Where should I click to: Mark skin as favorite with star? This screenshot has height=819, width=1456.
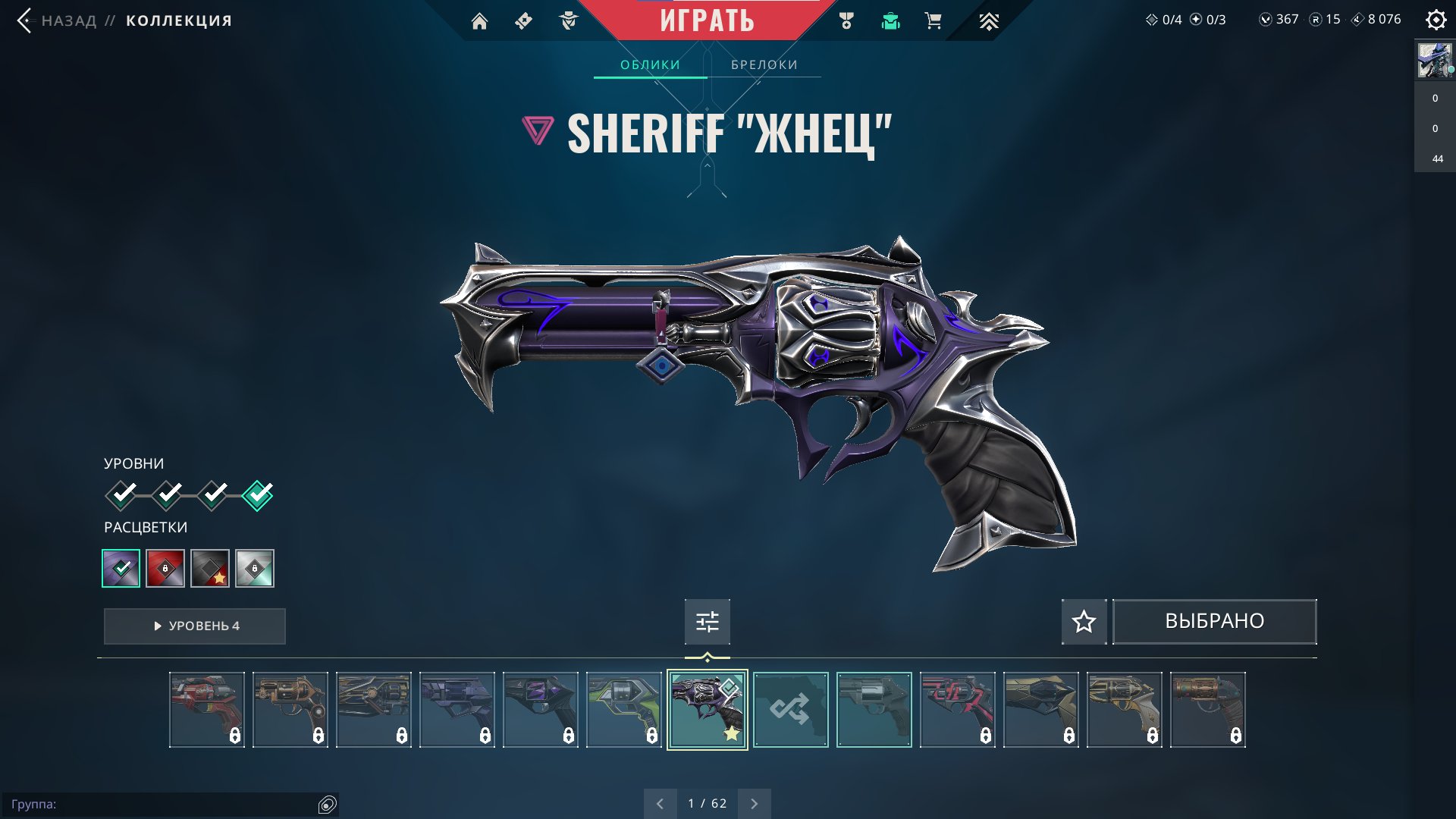(x=1084, y=622)
